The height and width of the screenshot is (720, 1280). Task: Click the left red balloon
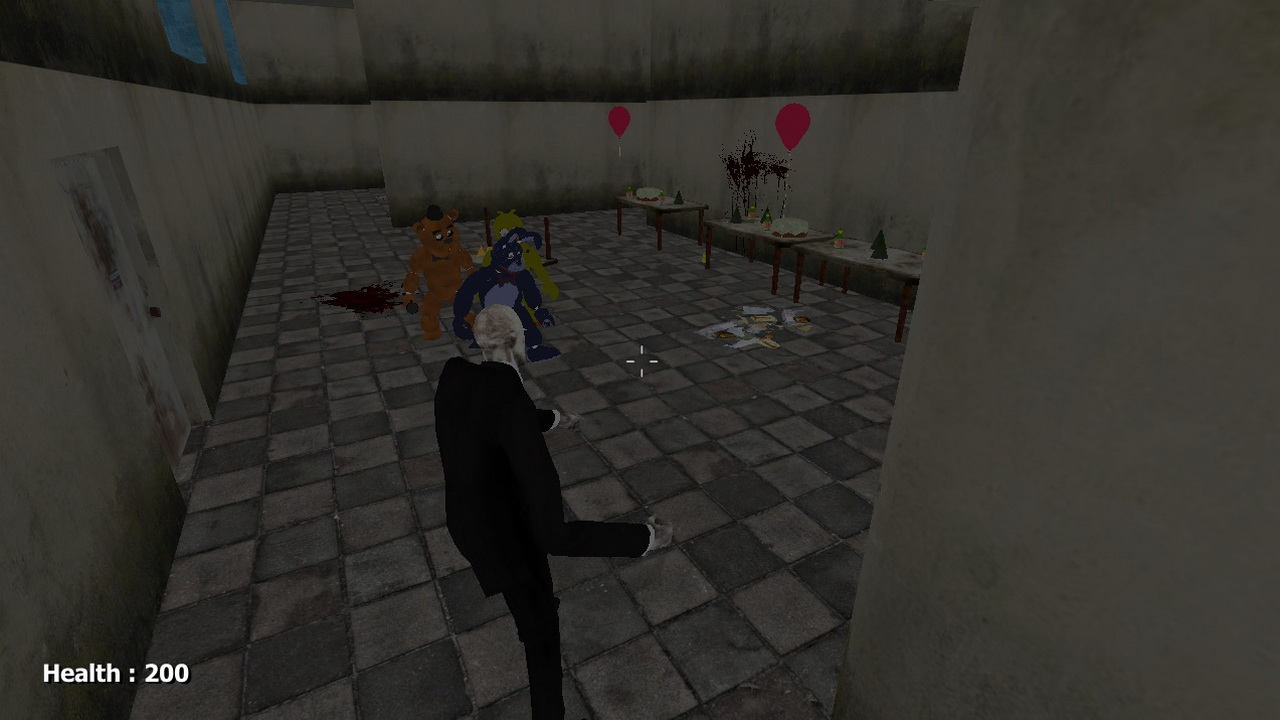tap(618, 120)
